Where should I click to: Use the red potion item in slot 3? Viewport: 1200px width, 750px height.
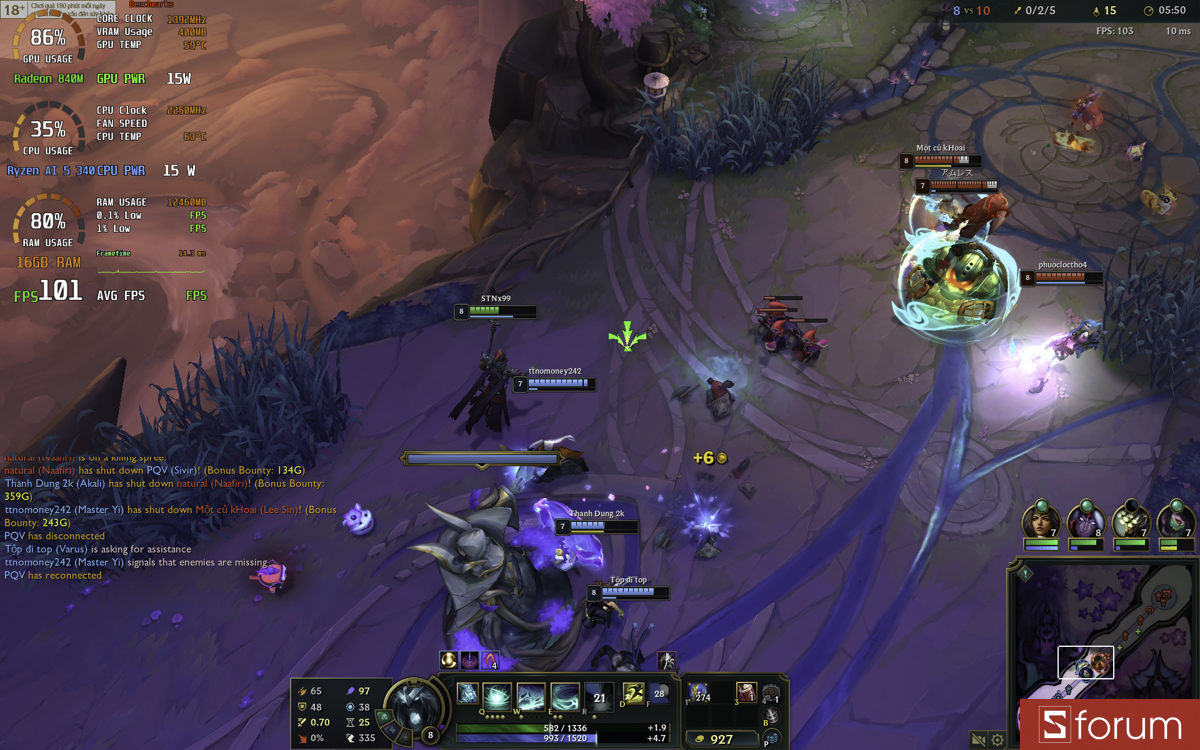pyautogui.click(x=746, y=692)
